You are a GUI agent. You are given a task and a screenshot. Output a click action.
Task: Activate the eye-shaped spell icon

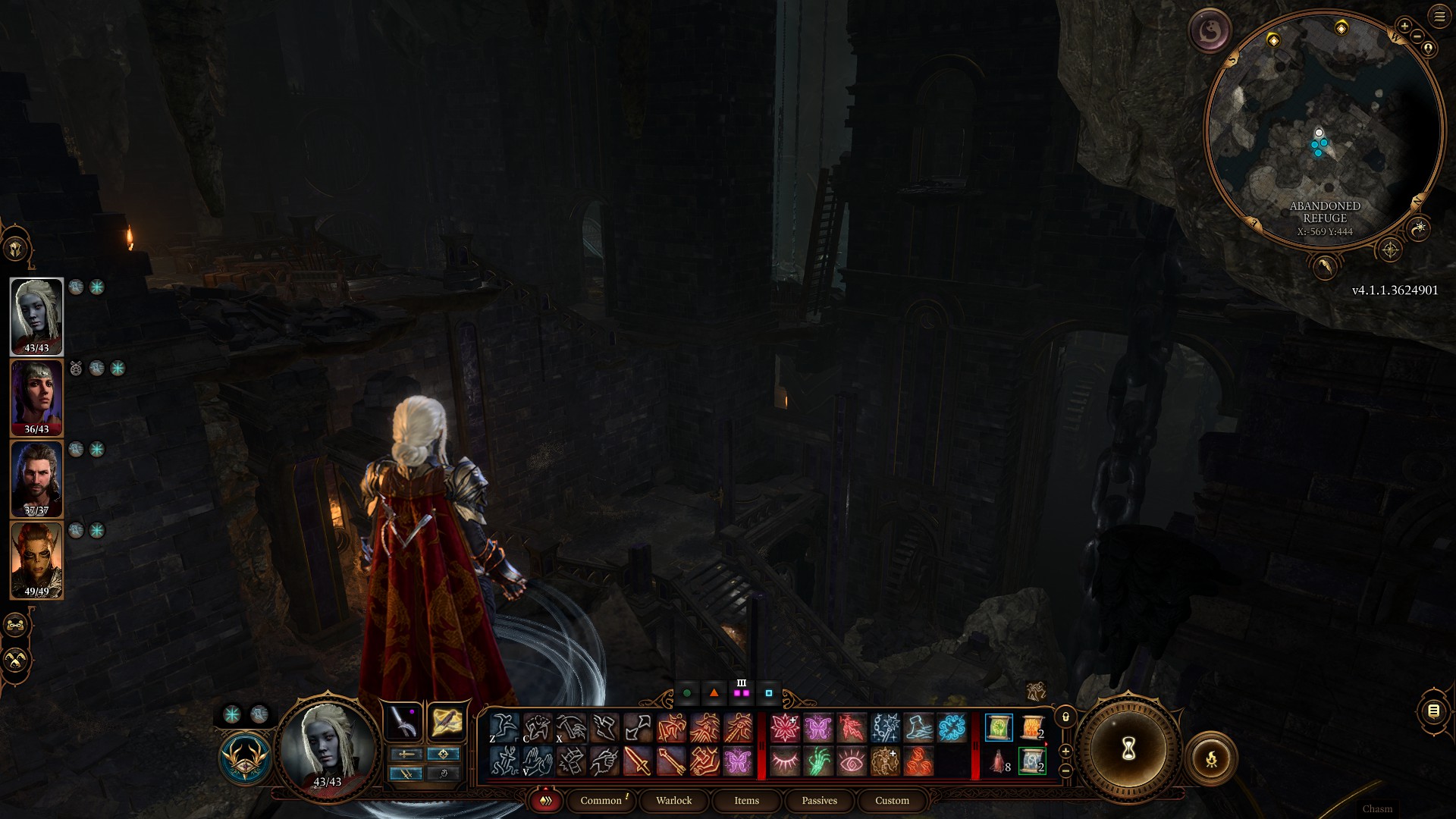tap(851, 761)
